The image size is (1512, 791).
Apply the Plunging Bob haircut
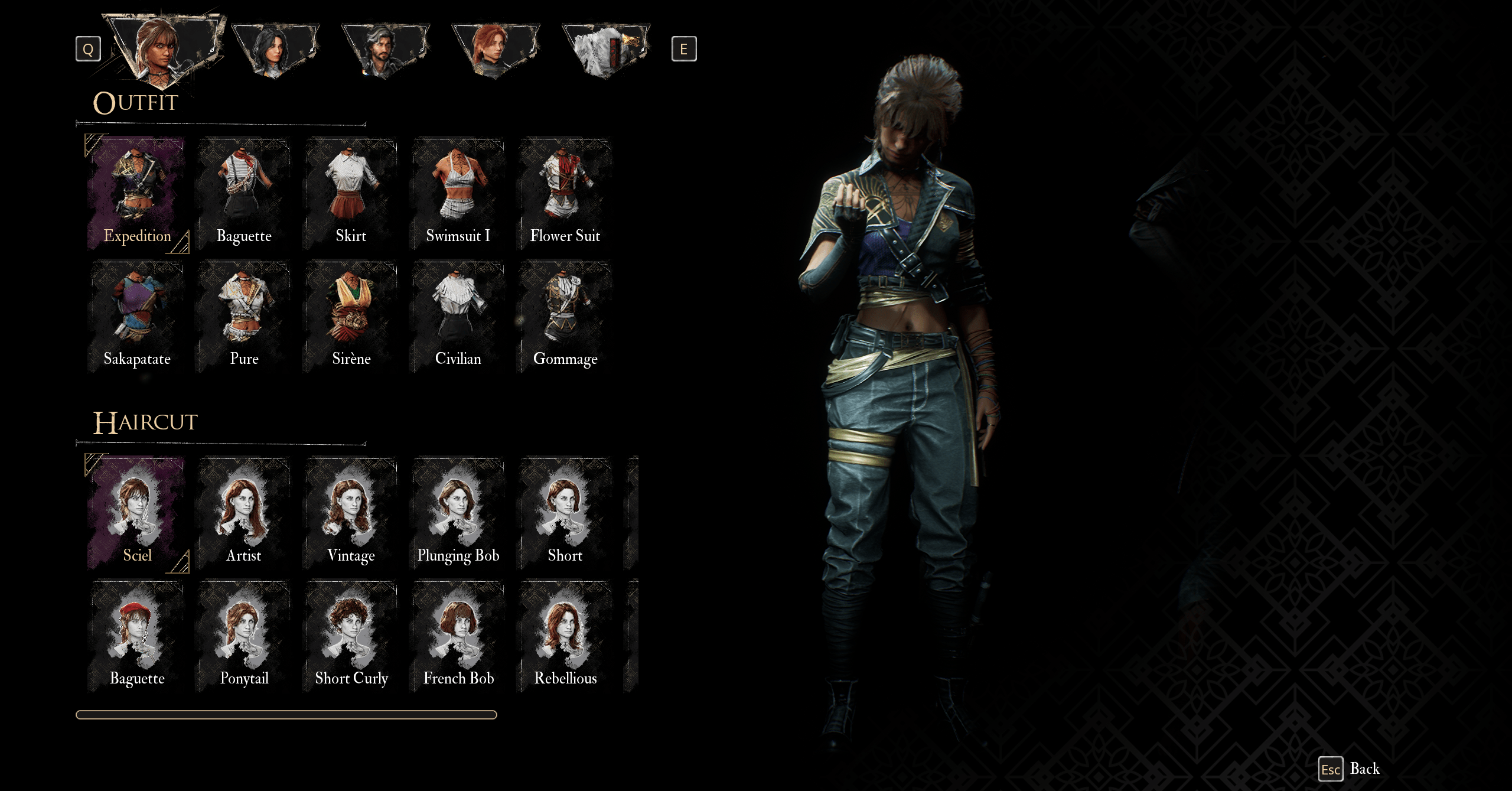458,513
